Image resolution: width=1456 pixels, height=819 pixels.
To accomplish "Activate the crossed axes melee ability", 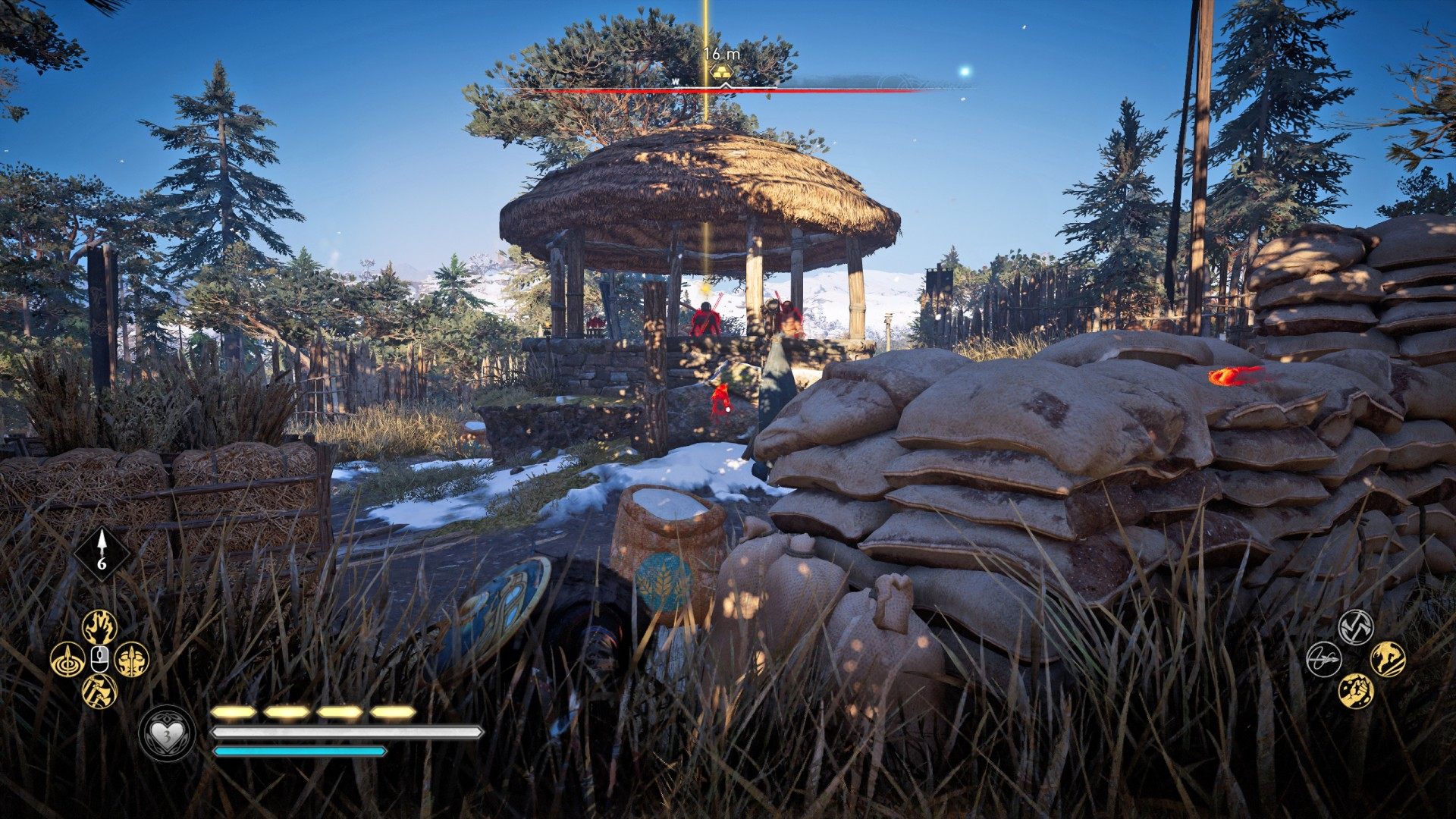I will 1356,626.
